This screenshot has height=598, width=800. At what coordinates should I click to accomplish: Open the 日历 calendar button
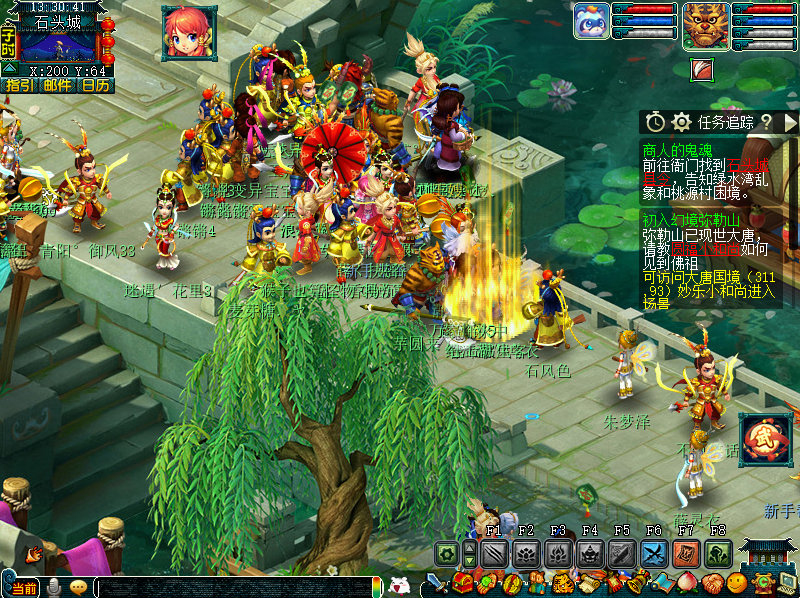[x=96, y=86]
